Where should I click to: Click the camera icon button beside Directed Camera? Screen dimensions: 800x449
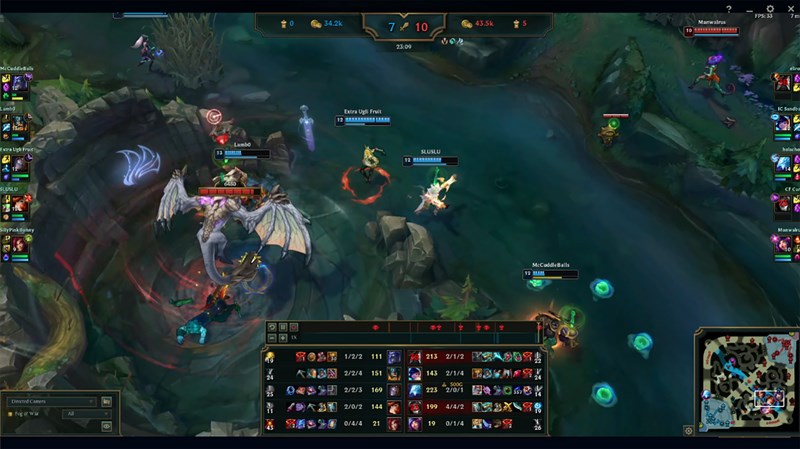click(107, 401)
